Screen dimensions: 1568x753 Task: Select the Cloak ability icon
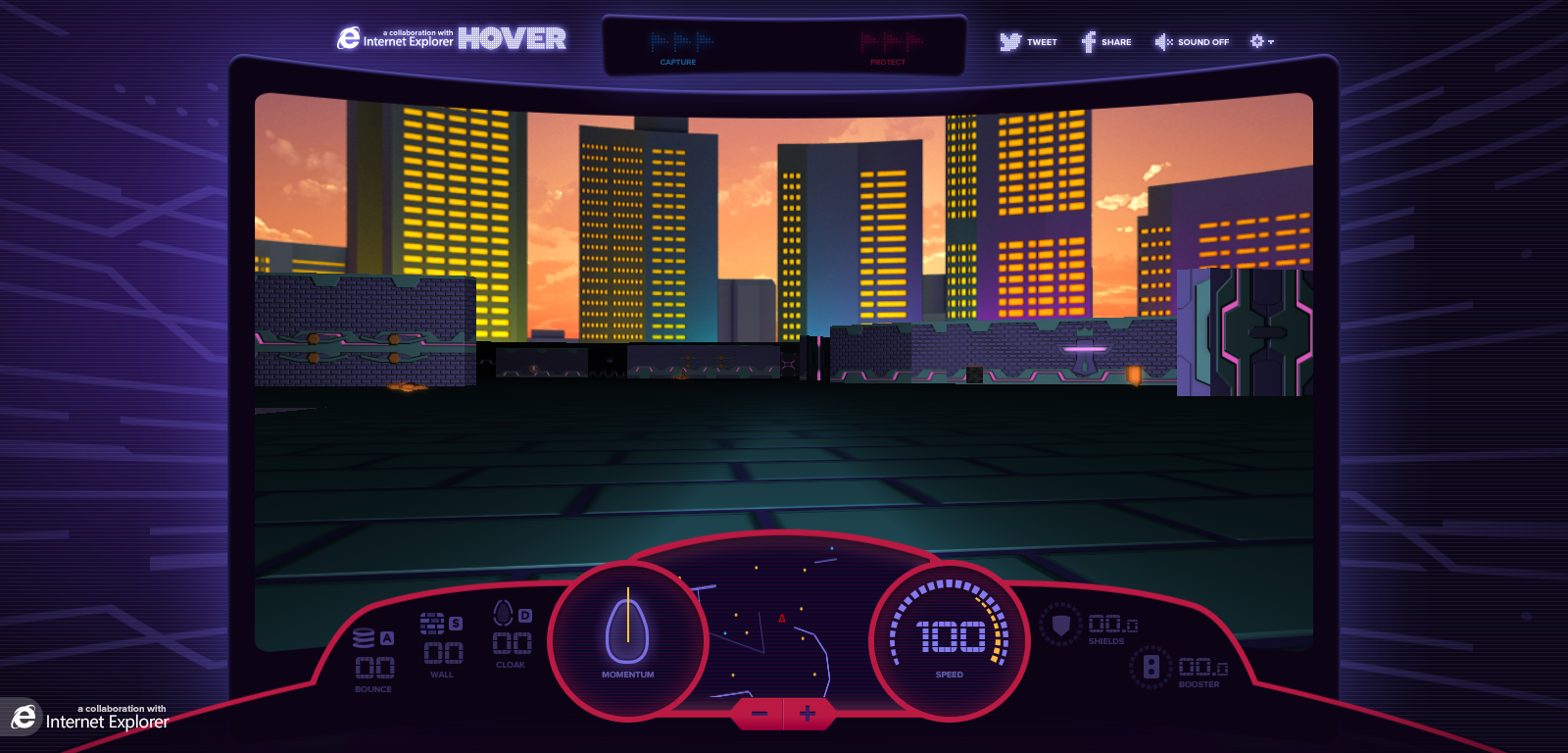click(x=501, y=613)
